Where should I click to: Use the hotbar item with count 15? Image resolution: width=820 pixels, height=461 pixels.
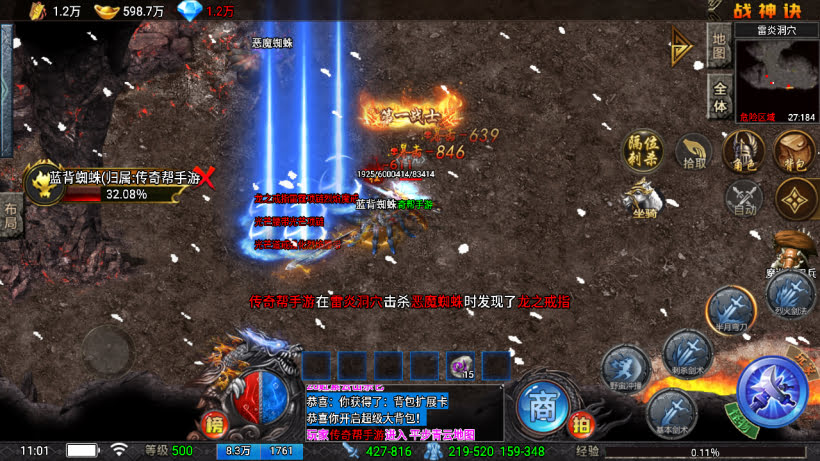(x=461, y=366)
